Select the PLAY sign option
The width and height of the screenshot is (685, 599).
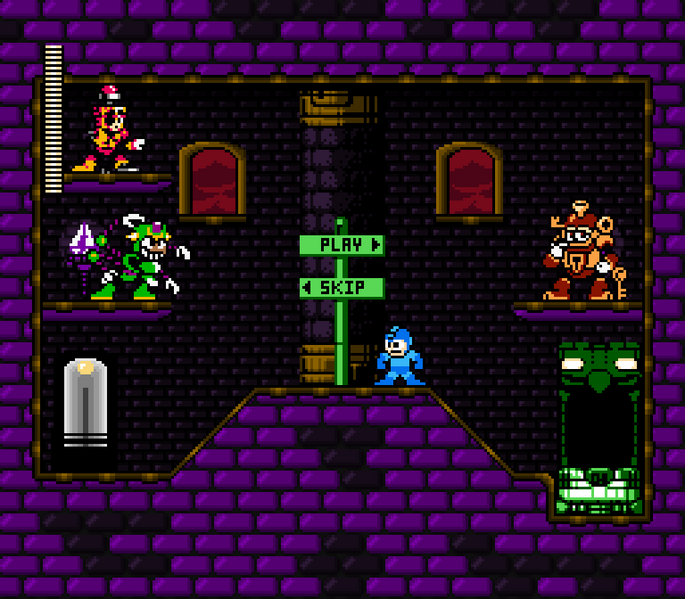coord(341,245)
